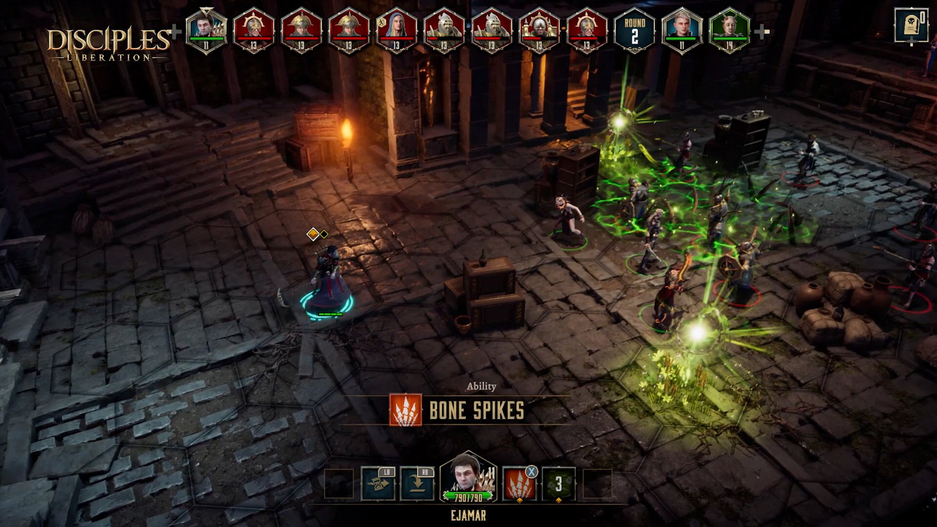The width and height of the screenshot is (937, 527).
Task: Activate the Bone Spikes ability icon
Action: point(518,484)
